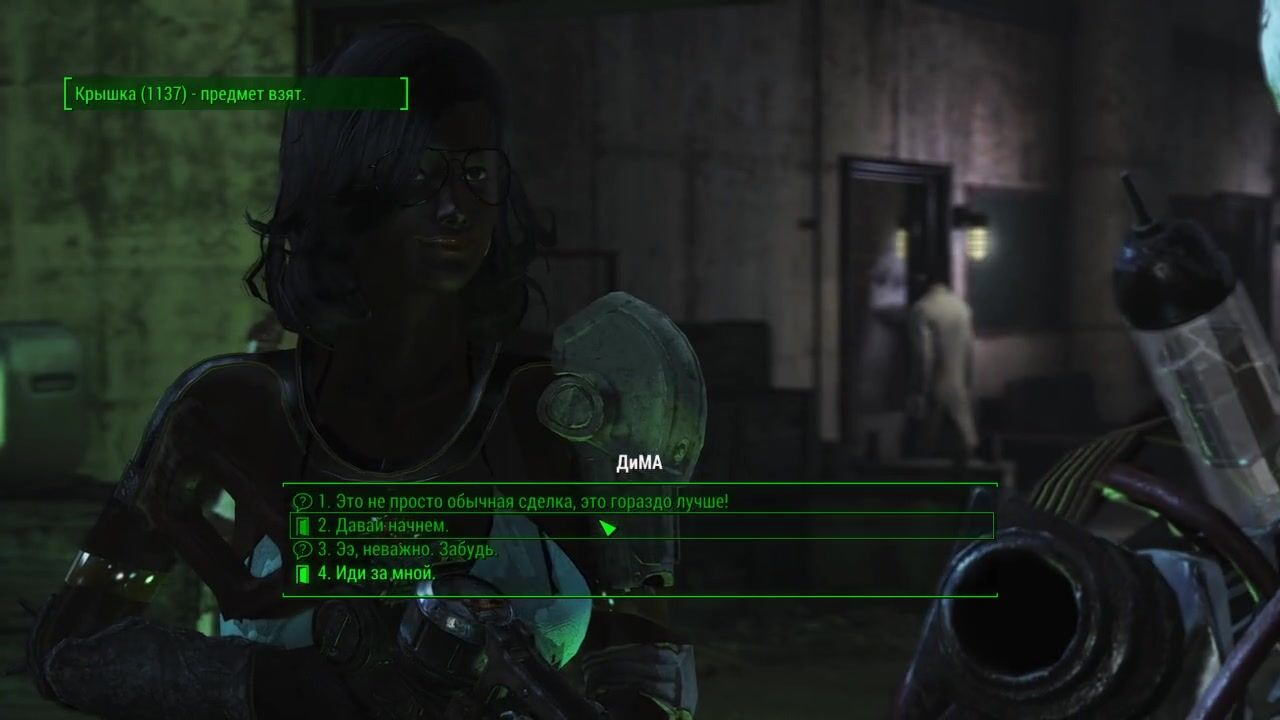Select the "Давай начнем" dialogue option
Viewport: 1280px width, 720px height.
tap(383, 526)
